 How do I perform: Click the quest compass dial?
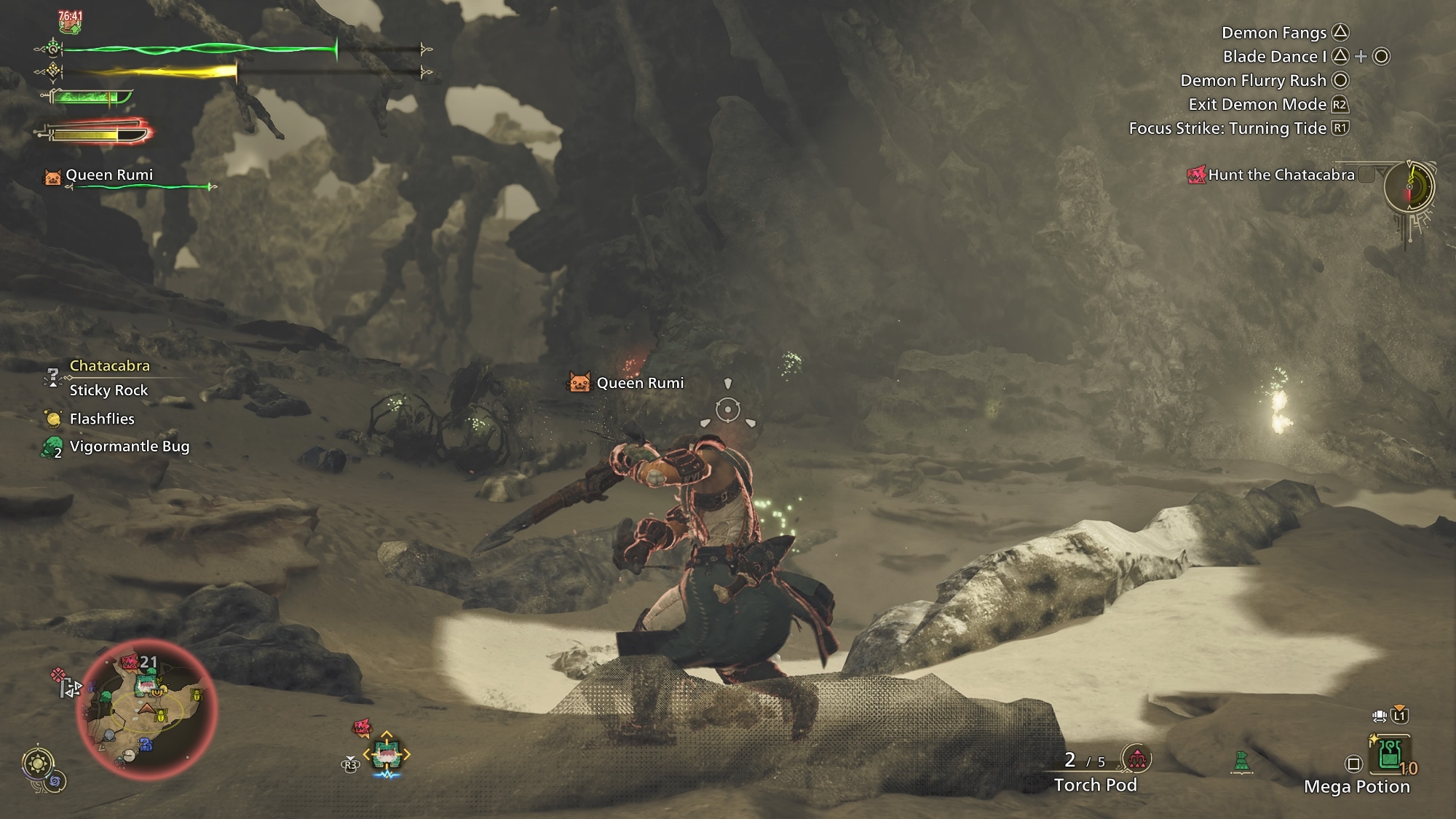tap(1409, 186)
